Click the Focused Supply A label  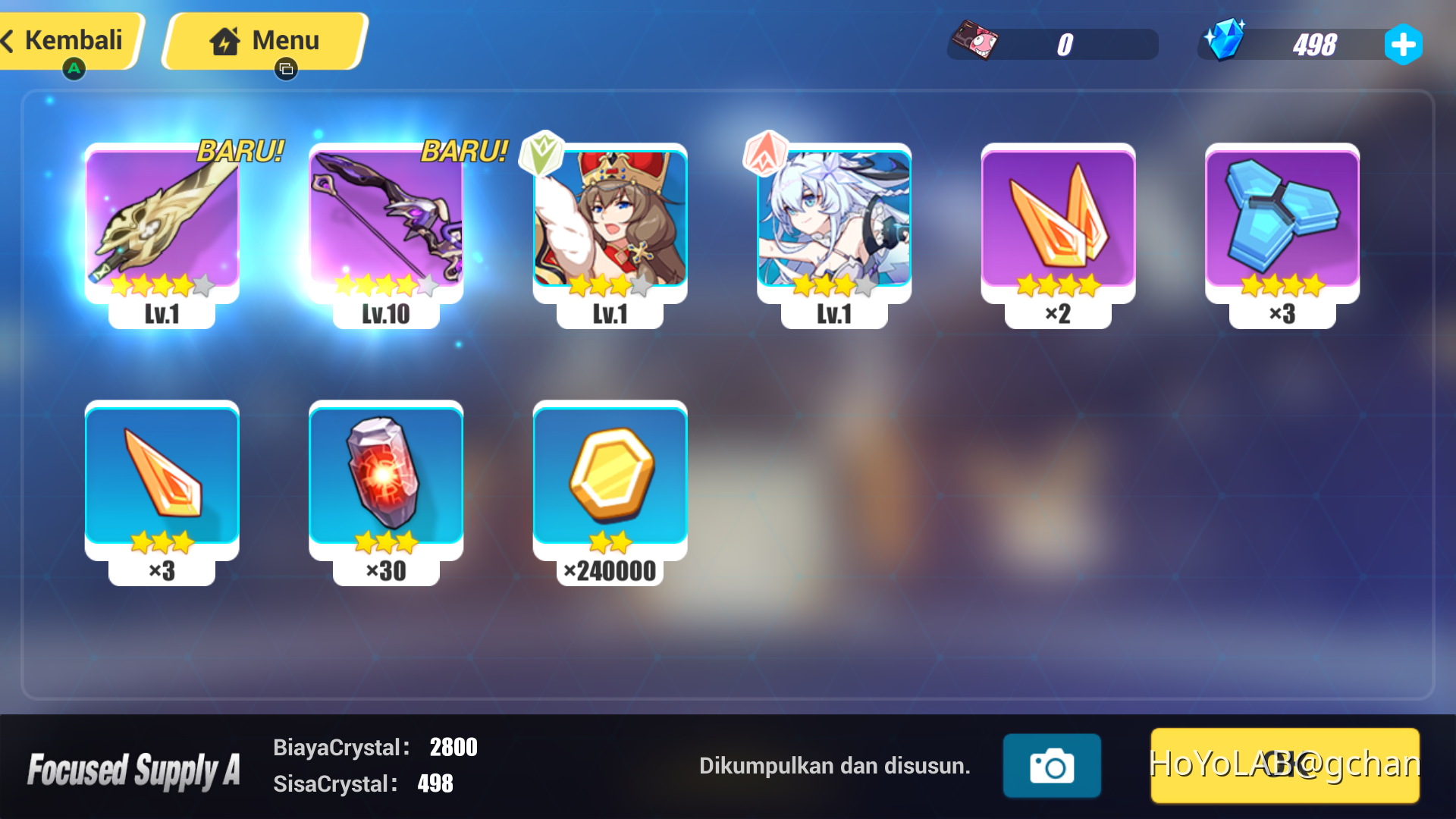(x=135, y=767)
